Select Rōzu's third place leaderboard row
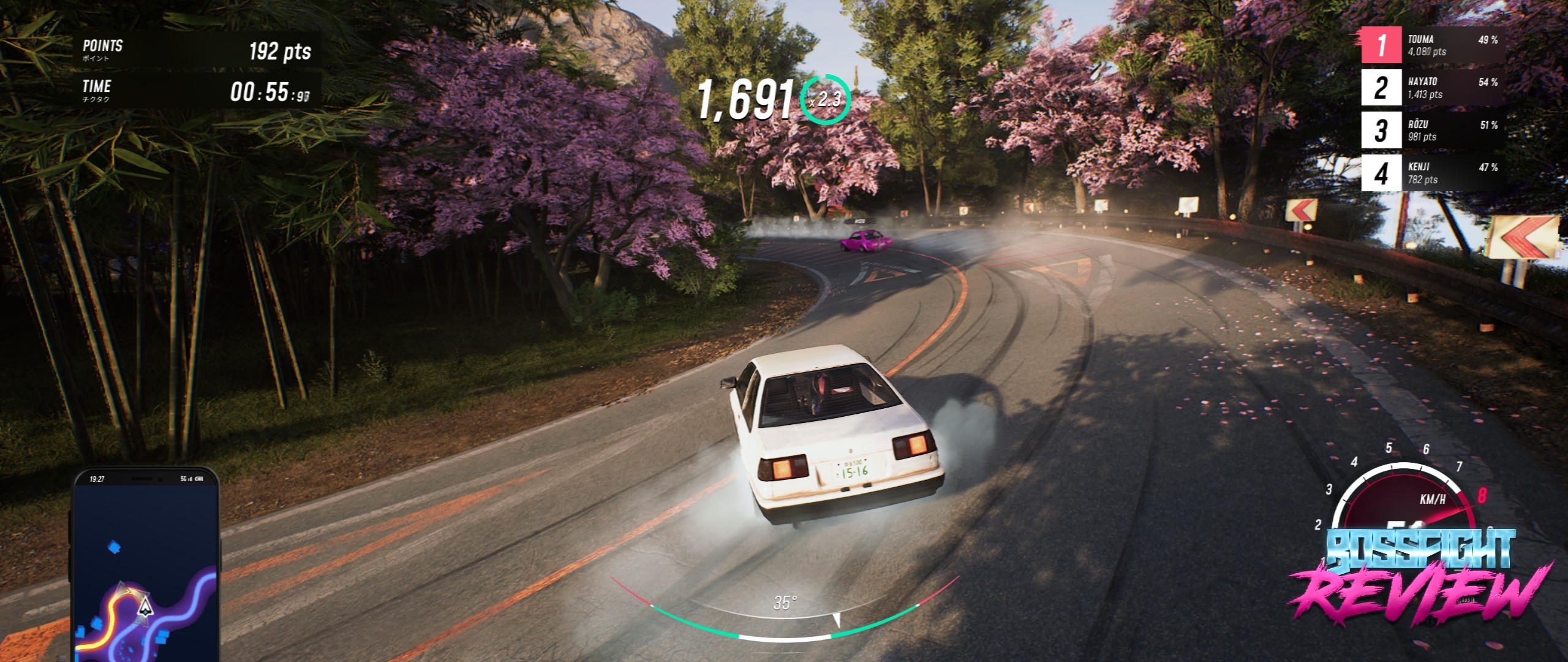 click(1432, 131)
